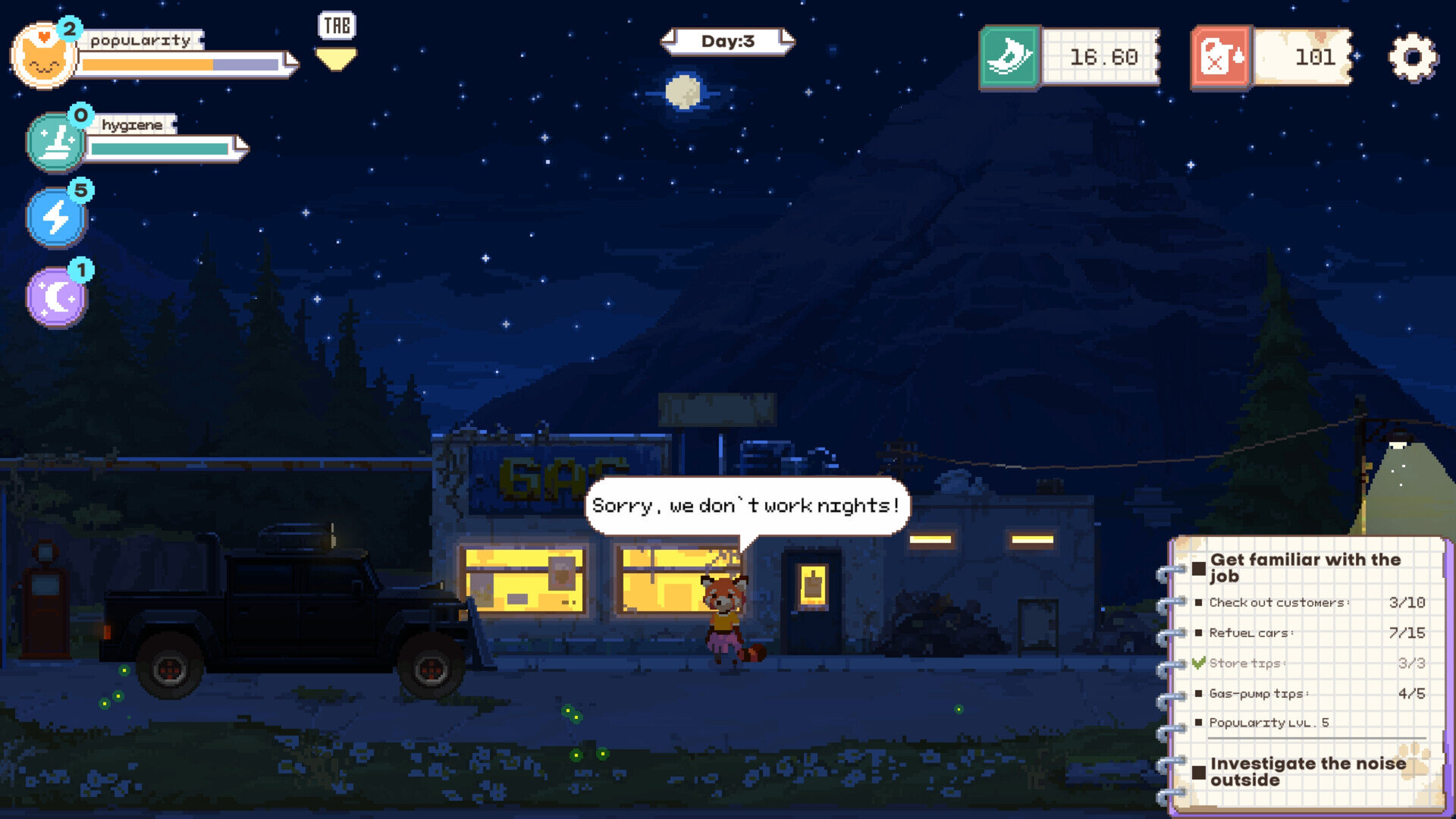Click the orange cat popularity icon
The image size is (1456, 819).
[x=43, y=58]
